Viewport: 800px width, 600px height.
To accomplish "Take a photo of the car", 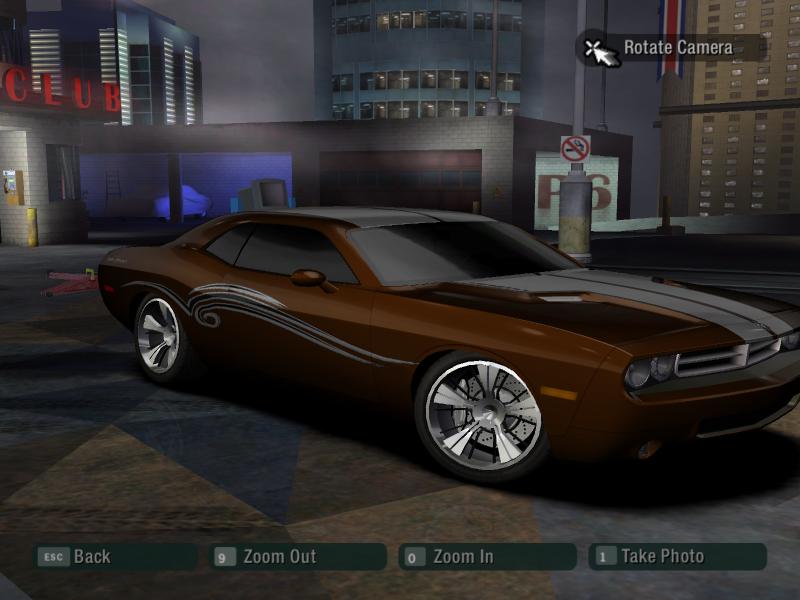I will [x=661, y=556].
